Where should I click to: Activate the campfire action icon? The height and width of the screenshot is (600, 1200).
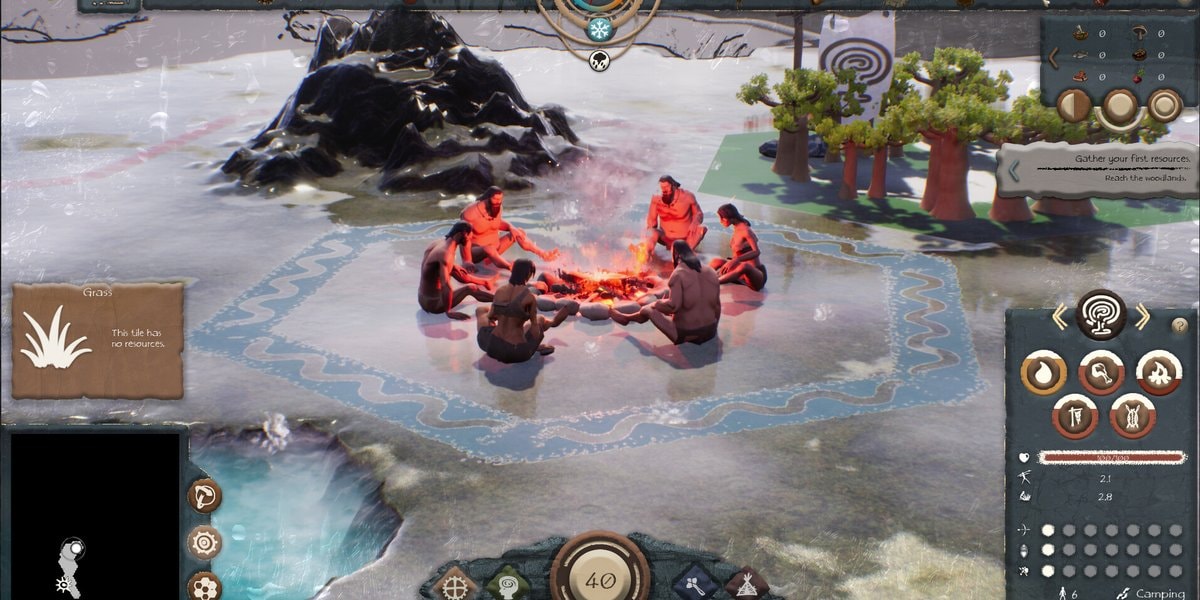coord(1158,373)
